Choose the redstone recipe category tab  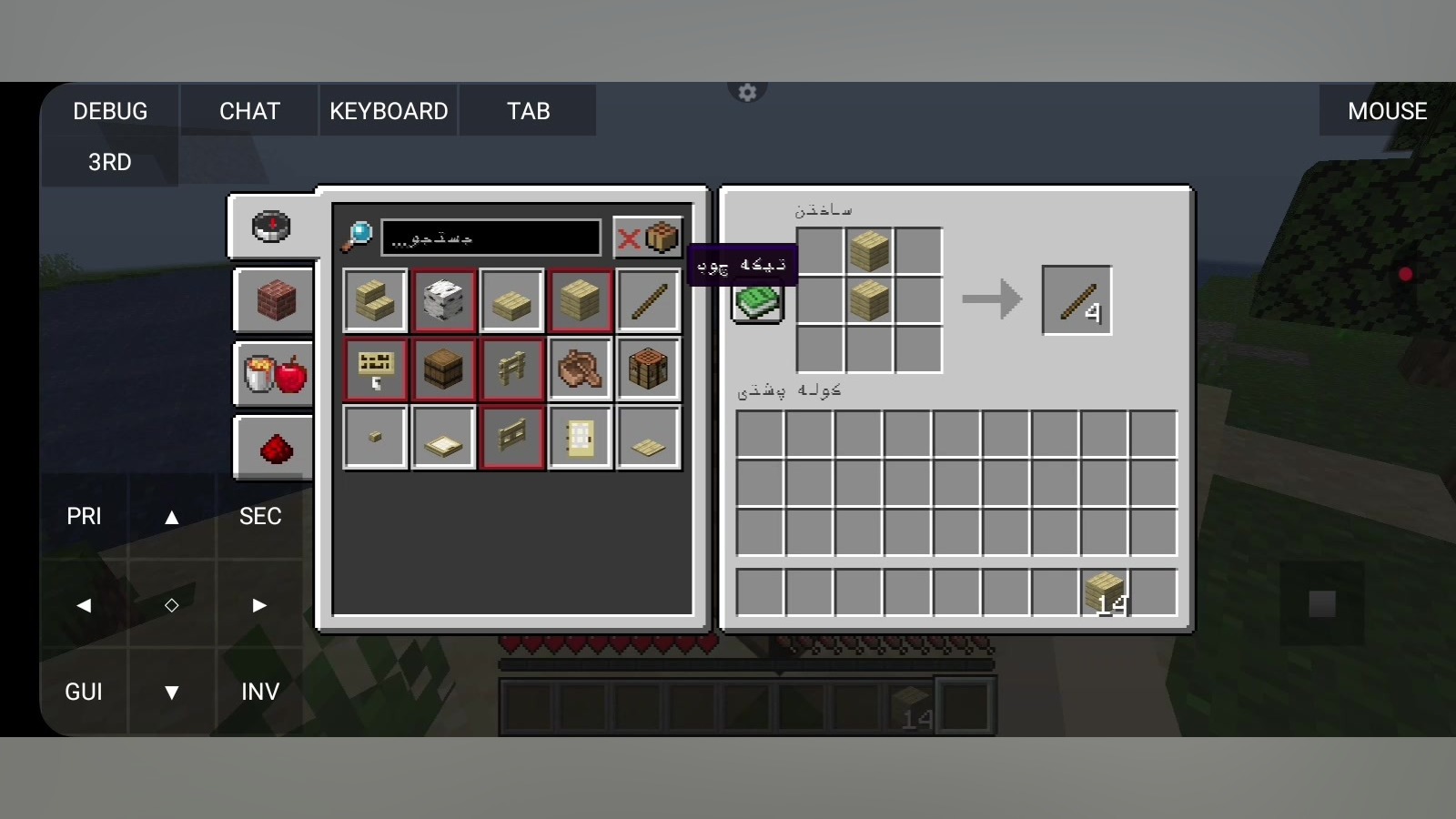coord(275,448)
